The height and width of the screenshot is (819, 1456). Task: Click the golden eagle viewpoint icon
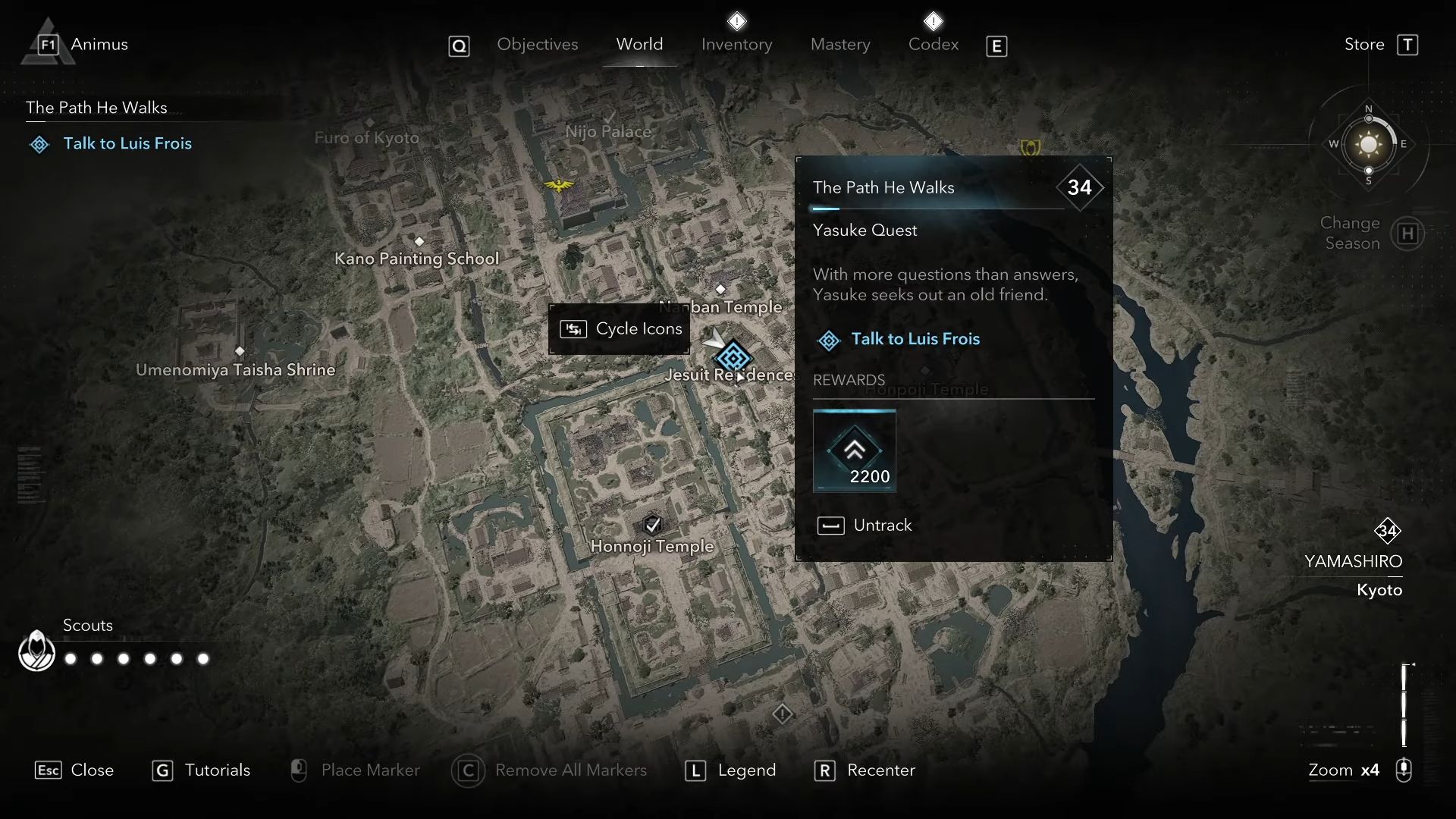[559, 185]
